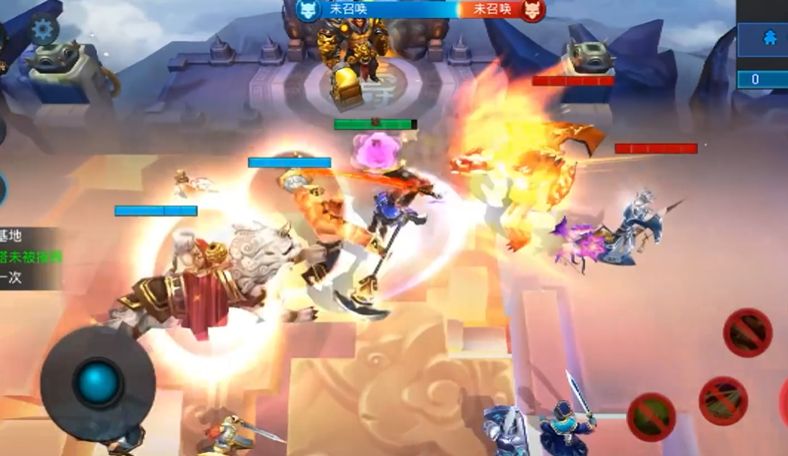Tap the virtual joystick's blue knob

pyautogui.click(x=98, y=383)
